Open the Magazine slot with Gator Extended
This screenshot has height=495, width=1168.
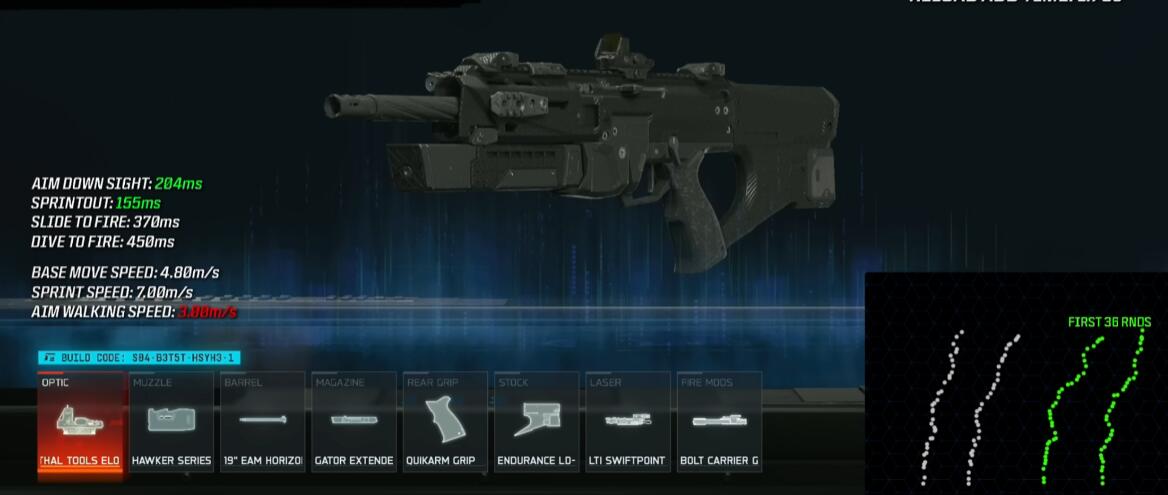[x=354, y=422]
